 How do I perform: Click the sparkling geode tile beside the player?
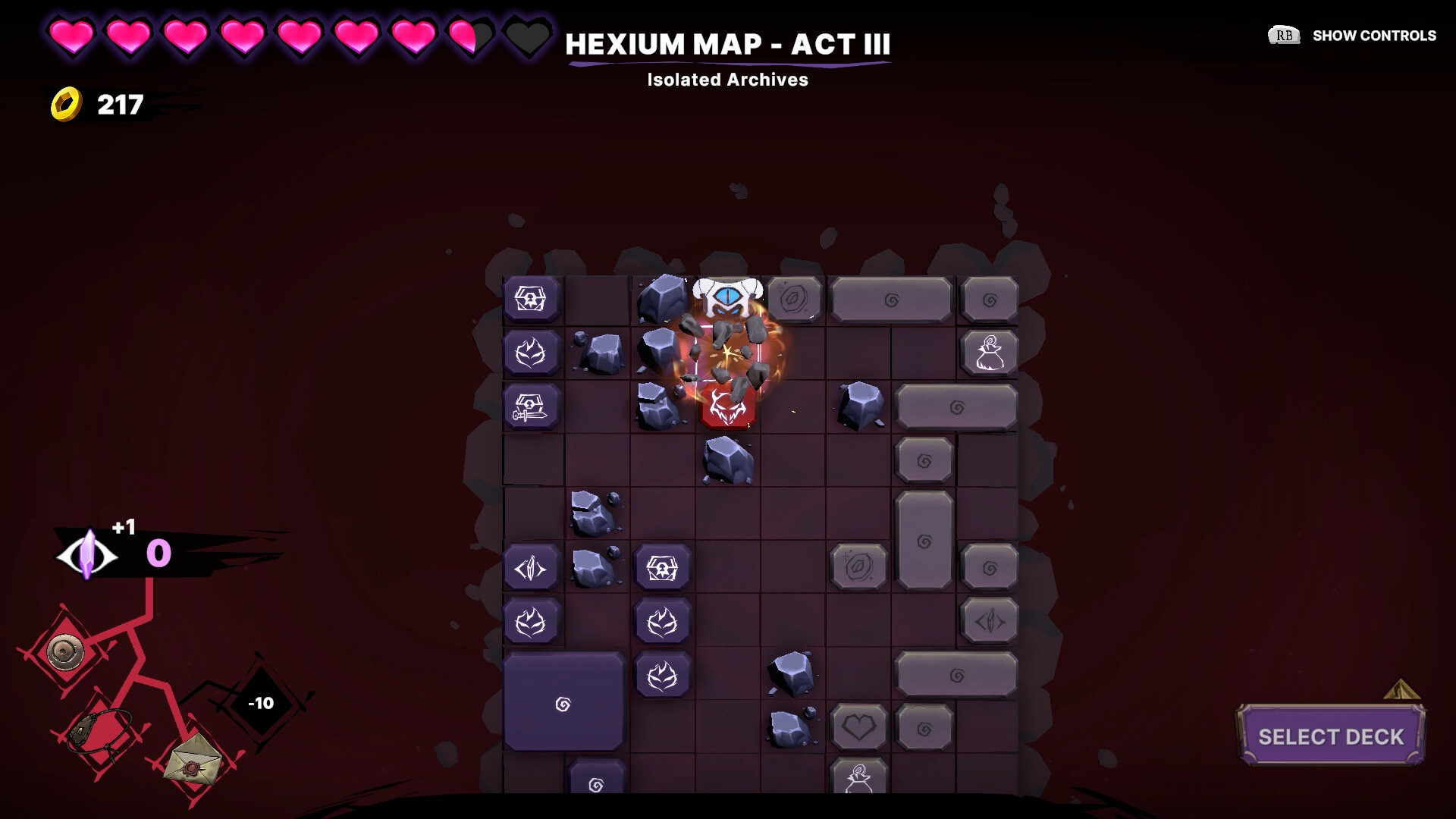click(x=793, y=298)
